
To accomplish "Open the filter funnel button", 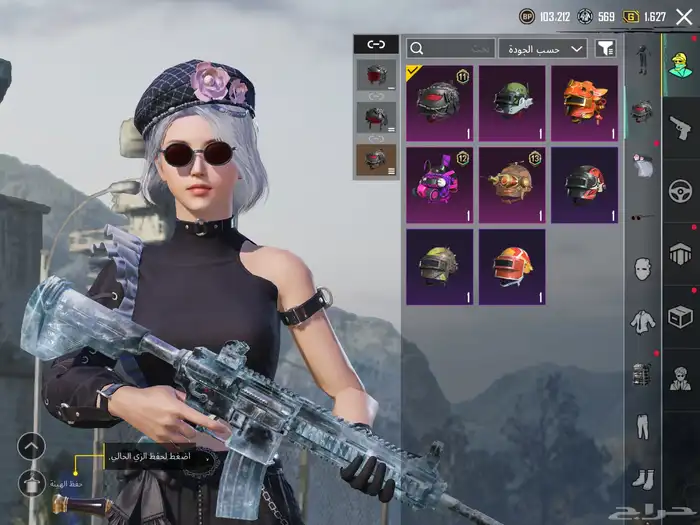I will coord(605,48).
